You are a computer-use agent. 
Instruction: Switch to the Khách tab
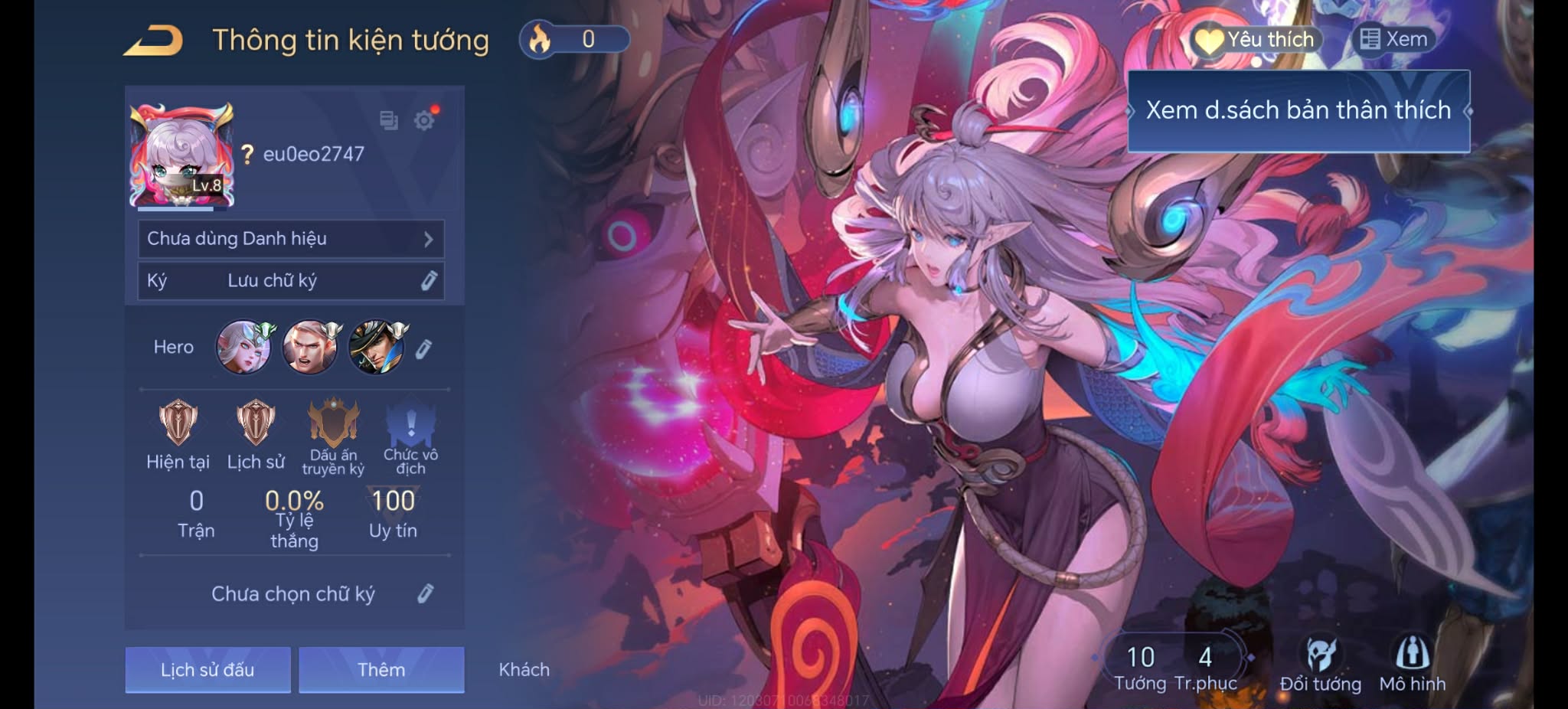pyautogui.click(x=524, y=669)
